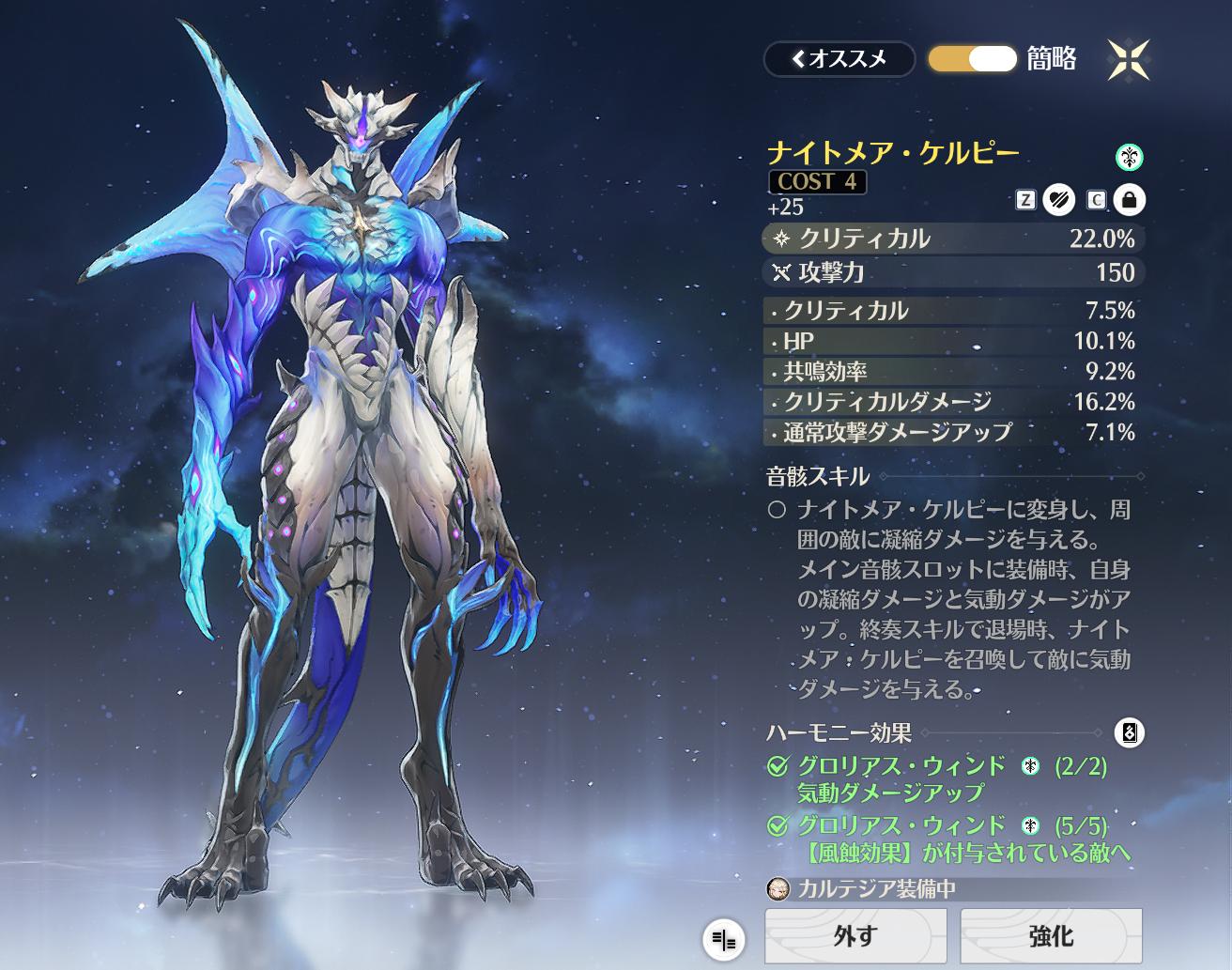Show ハーモニー効果 set details icon
The image size is (1232, 970).
pyautogui.click(x=1130, y=732)
